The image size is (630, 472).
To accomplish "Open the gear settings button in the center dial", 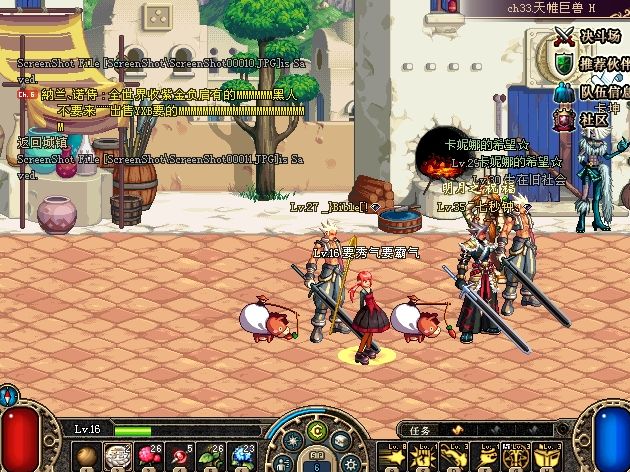I will 350,463.
